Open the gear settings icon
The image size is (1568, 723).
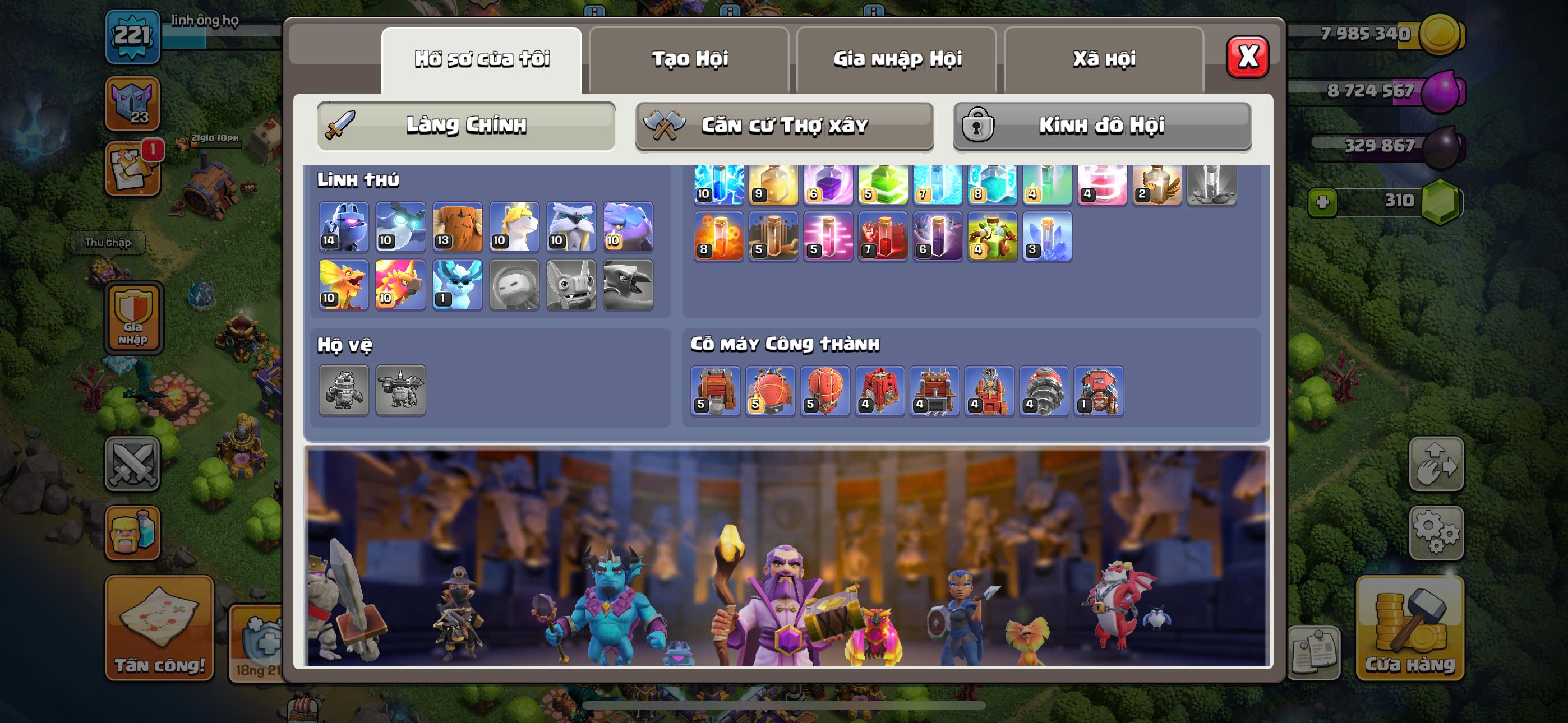pos(1436,532)
